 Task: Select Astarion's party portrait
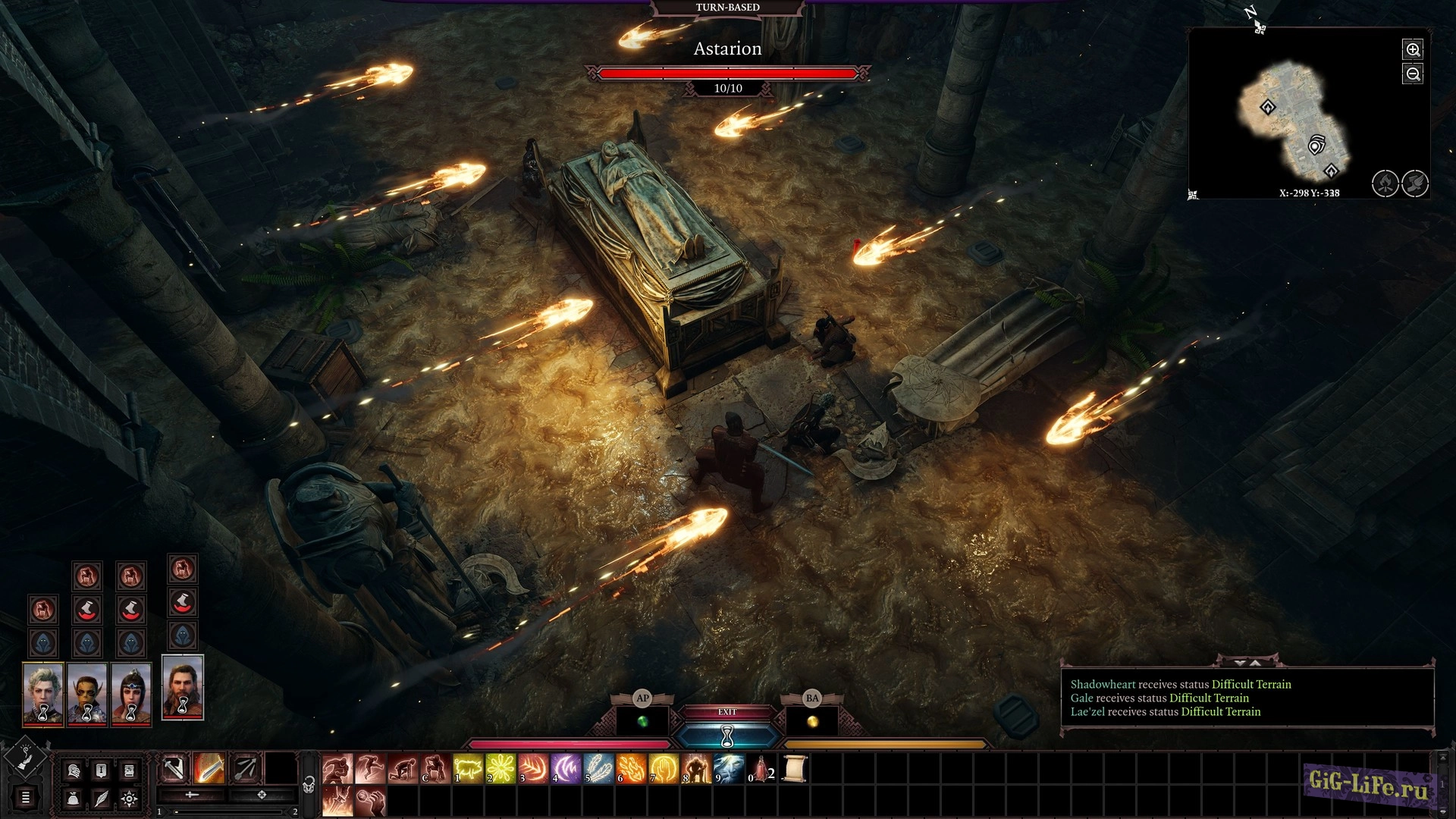coord(43,694)
